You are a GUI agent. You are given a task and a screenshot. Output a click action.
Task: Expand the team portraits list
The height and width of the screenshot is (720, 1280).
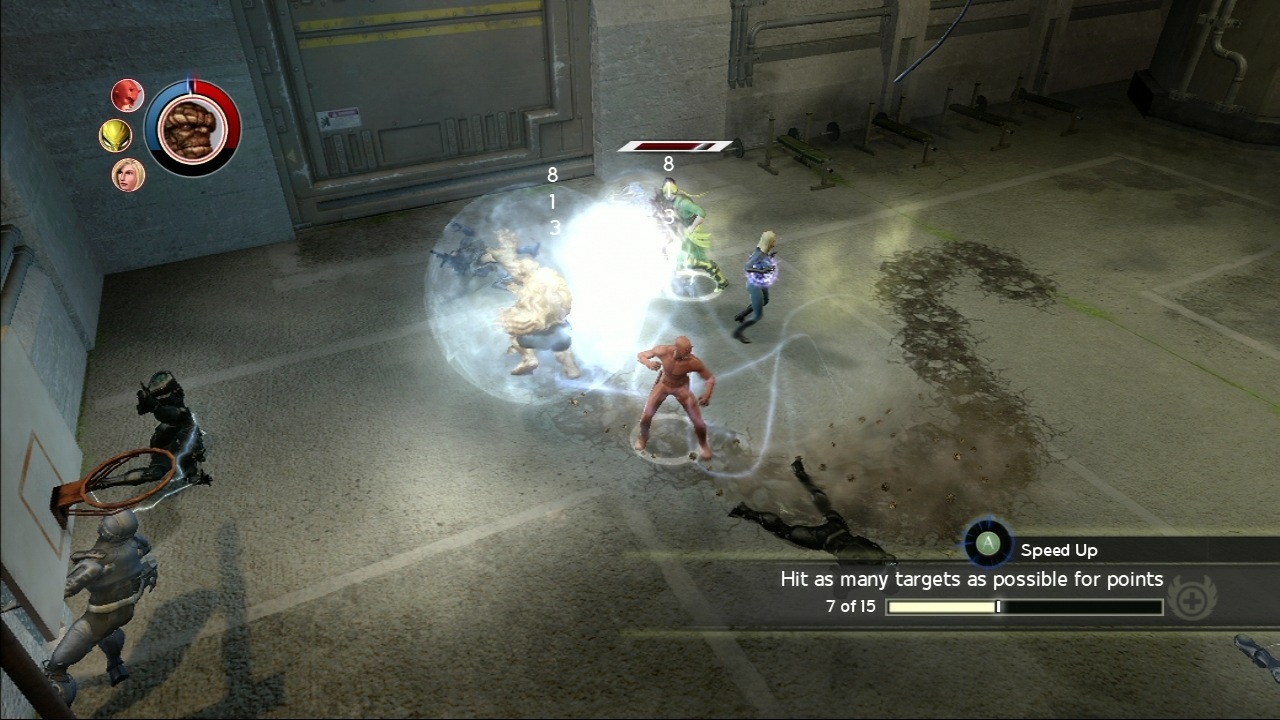pos(126,133)
